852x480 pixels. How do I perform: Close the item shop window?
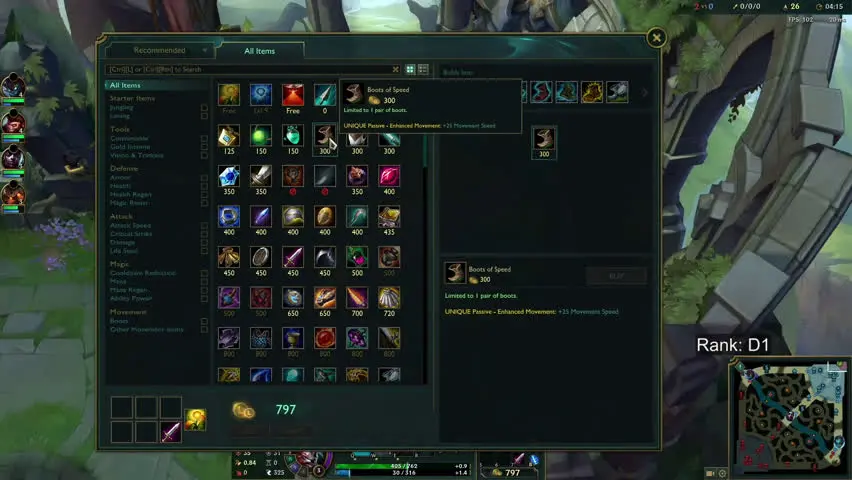click(x=656, y=38)
